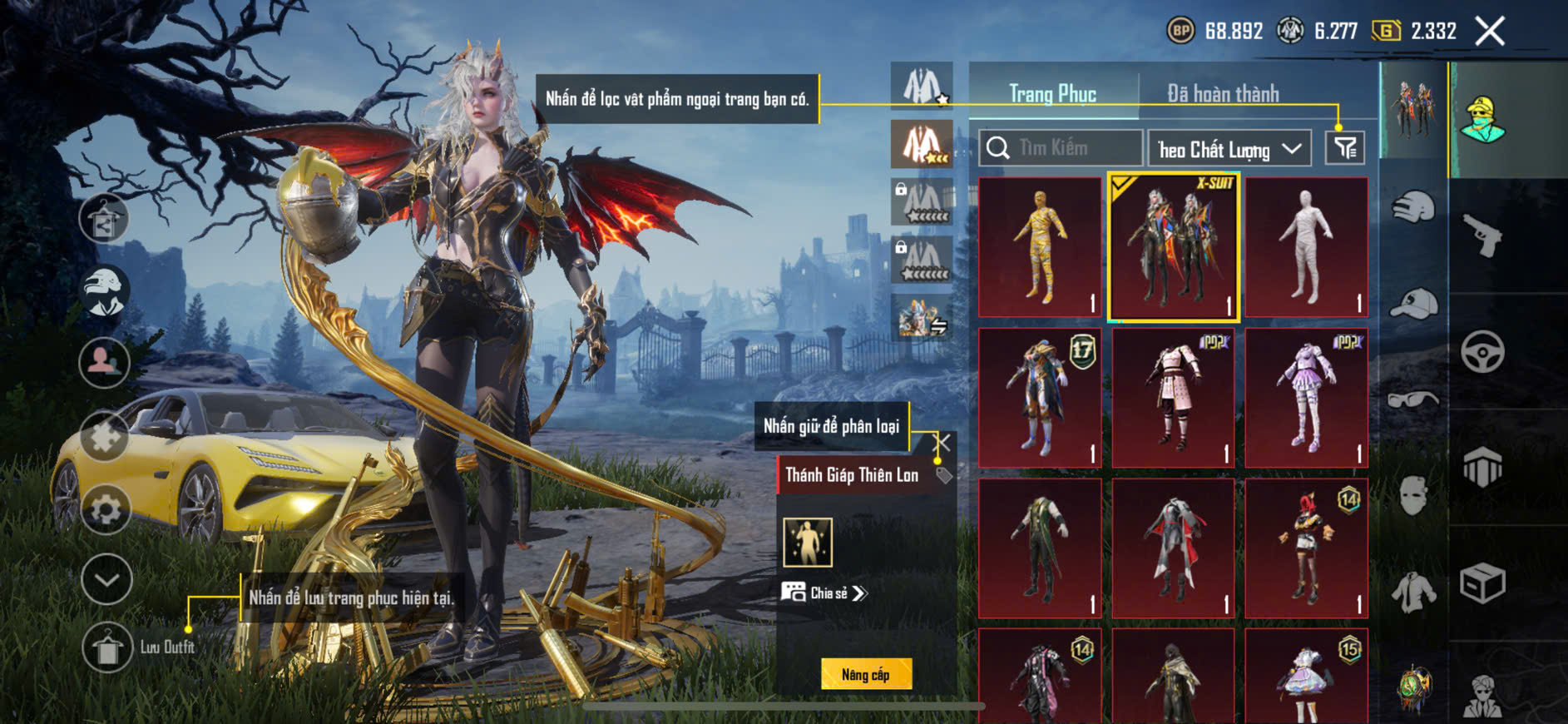
Task: Collapse the left sidebar with down arrow
Action: [x=106, y=579]
